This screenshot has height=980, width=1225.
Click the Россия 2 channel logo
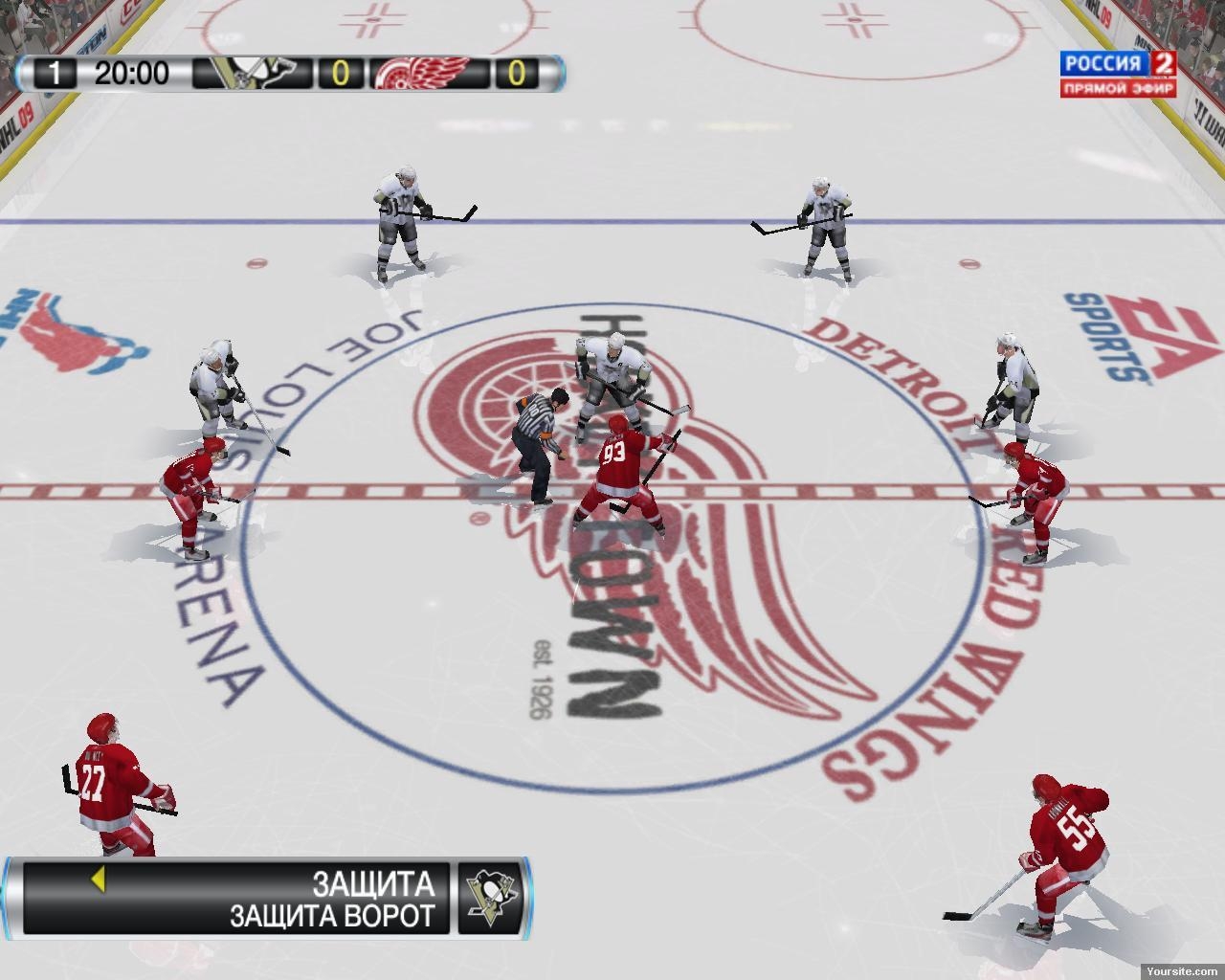click(x=1116, y=73)
